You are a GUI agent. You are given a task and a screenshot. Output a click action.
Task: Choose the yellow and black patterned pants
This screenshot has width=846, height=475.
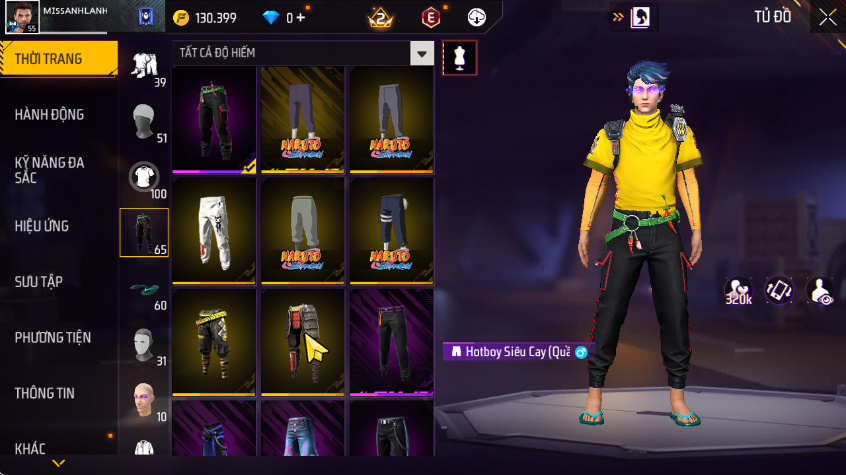[x=214, y=341]
